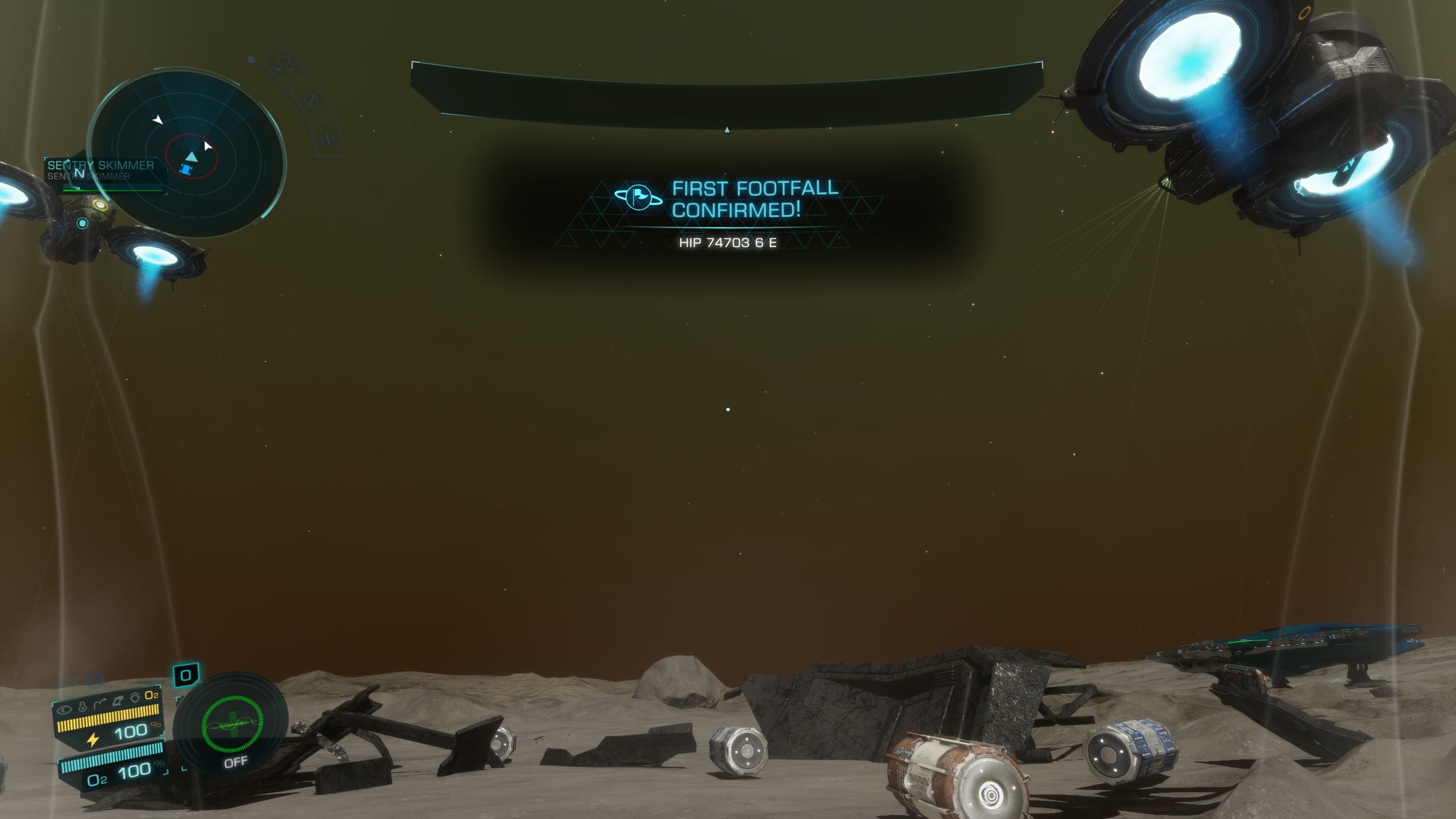Click the suit shield status icon
The height and width of the screenshot is (819, 1456).
[x=135, y=698]
